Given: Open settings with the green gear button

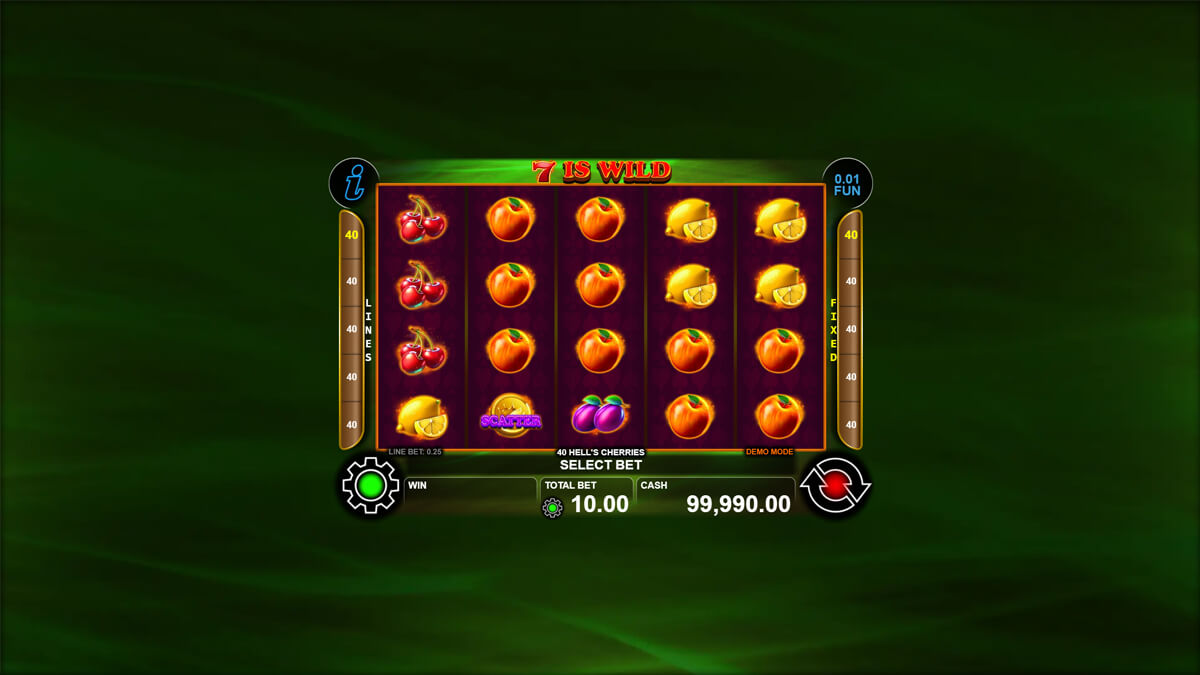Looking at the screenshot, I should pos(370,486).
